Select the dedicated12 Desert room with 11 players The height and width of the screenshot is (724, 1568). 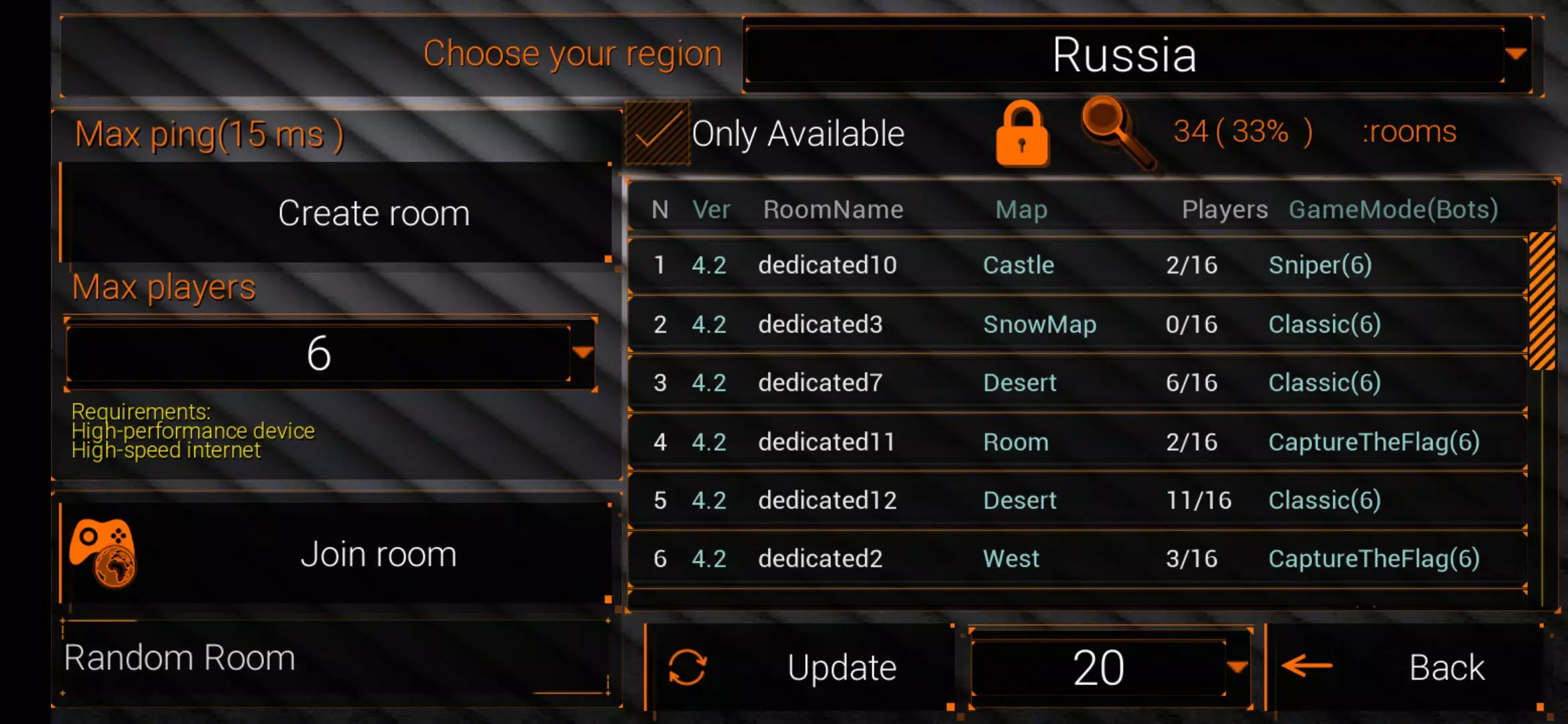point(1005,499)
